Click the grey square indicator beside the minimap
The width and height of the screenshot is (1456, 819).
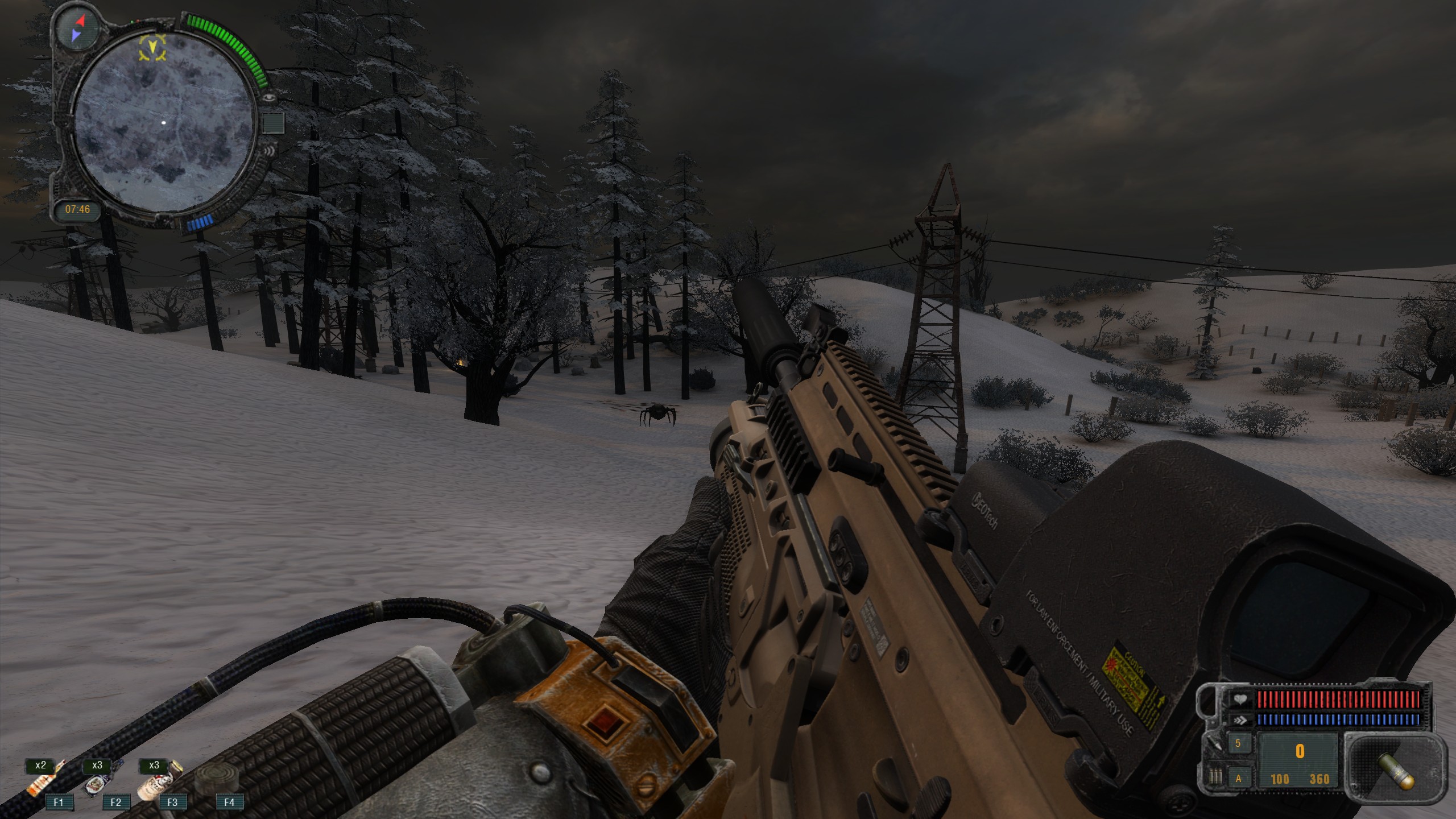click(272, 123)
